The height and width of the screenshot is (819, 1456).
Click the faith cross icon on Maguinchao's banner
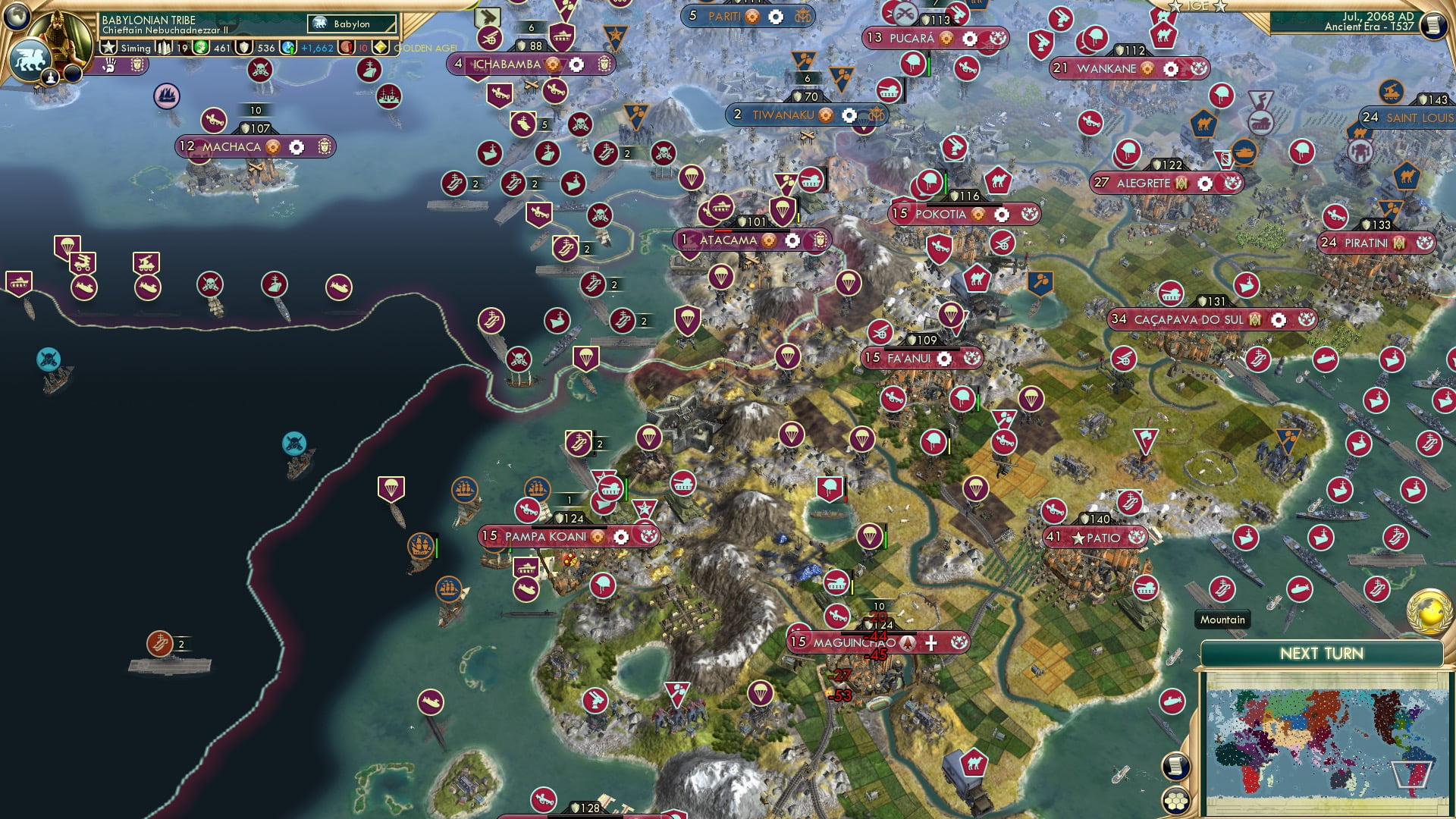pyautogui.click(x=931, y=642)
